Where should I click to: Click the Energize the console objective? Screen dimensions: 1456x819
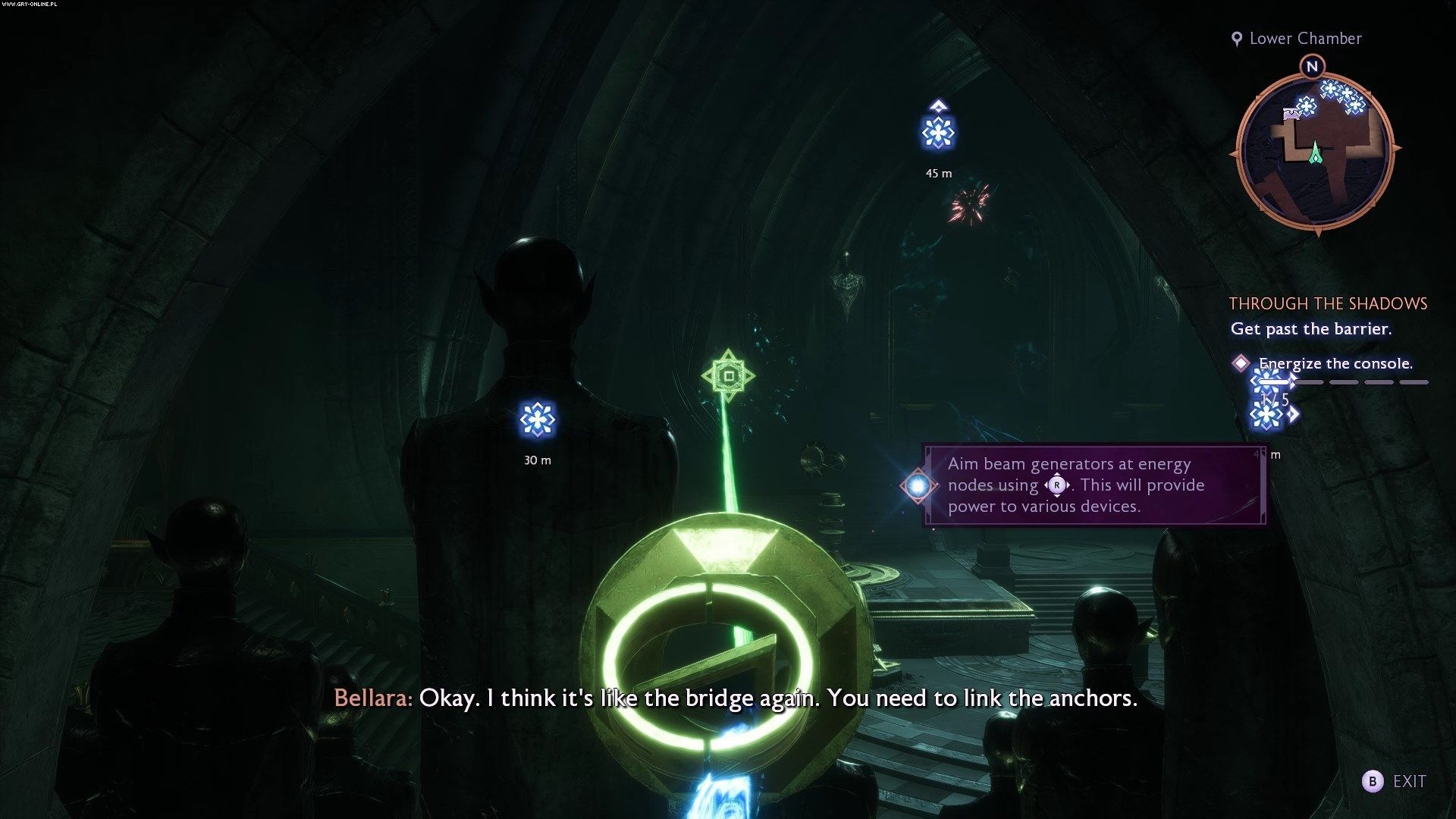(1335, 363)
